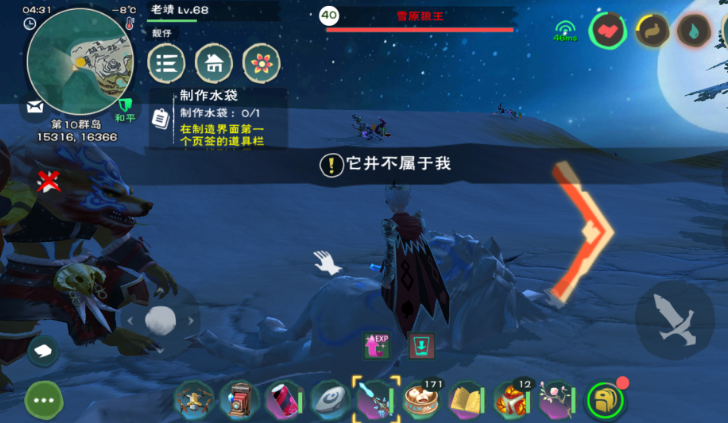Open the mail envelope icon

pyautogui.click(x=35, y=105)
